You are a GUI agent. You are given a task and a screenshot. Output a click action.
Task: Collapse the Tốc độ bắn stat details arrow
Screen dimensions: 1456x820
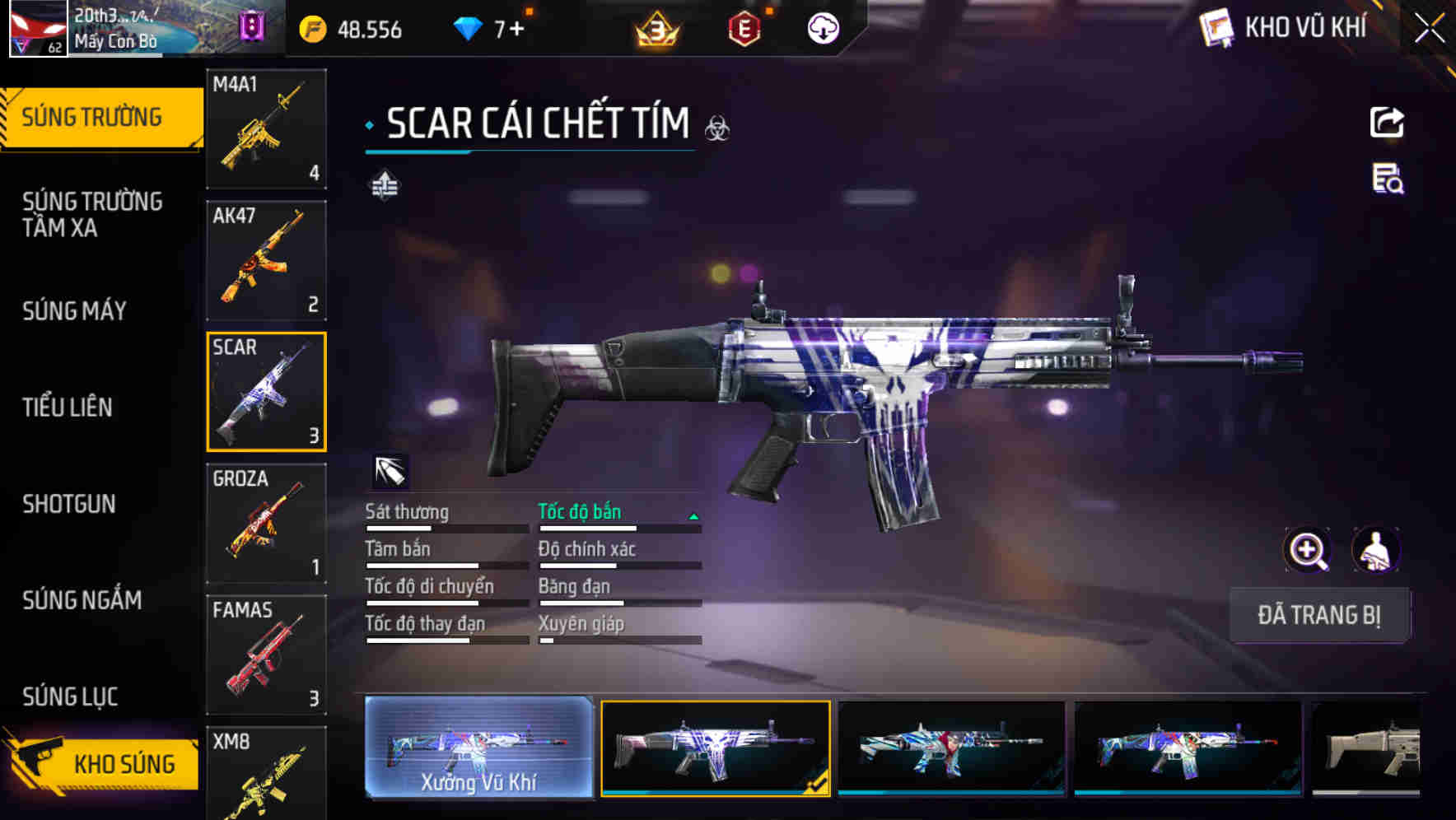[693, 519]
